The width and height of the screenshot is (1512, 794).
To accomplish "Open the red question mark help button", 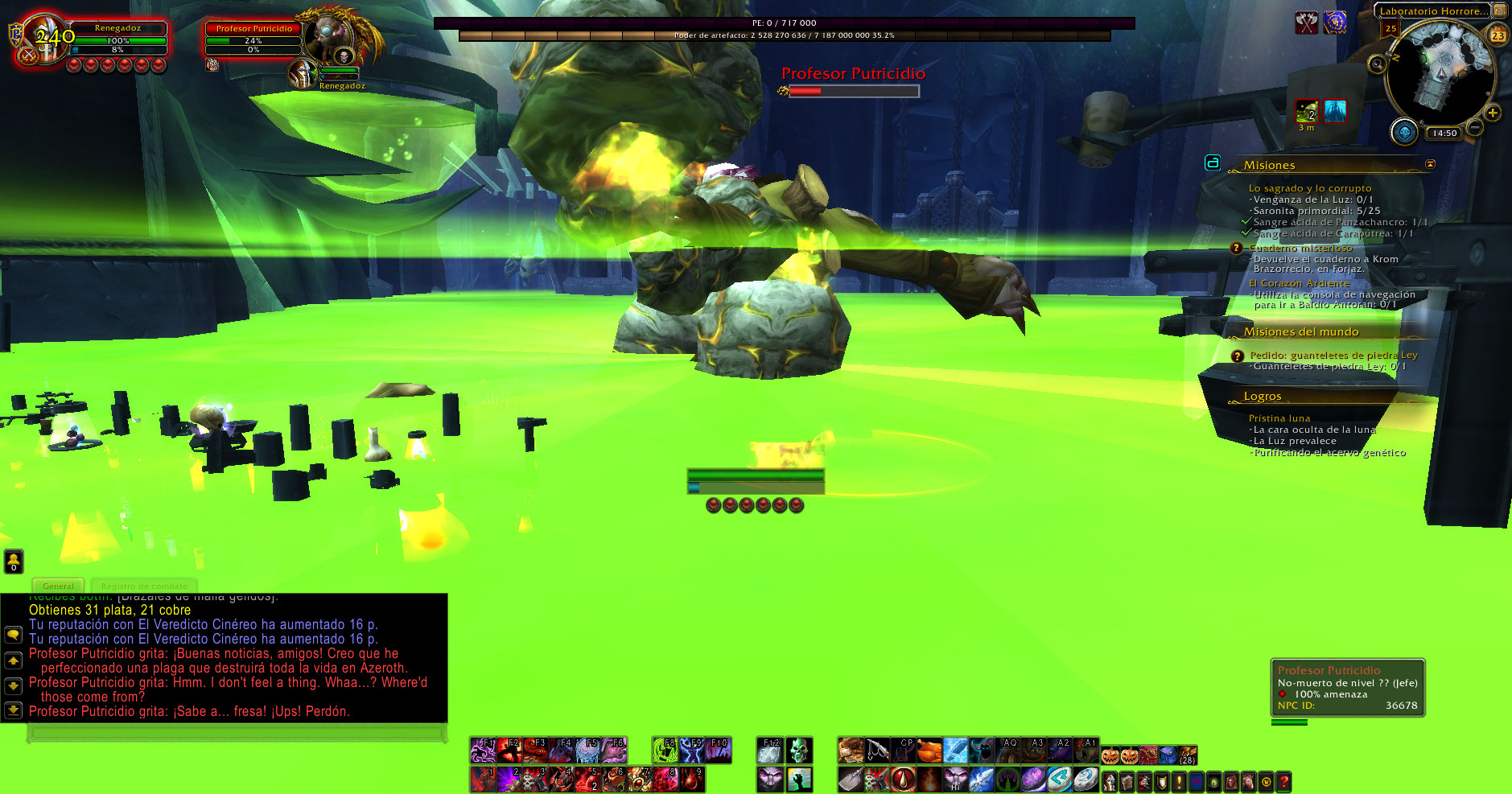I will click(x=1283, y=781).
